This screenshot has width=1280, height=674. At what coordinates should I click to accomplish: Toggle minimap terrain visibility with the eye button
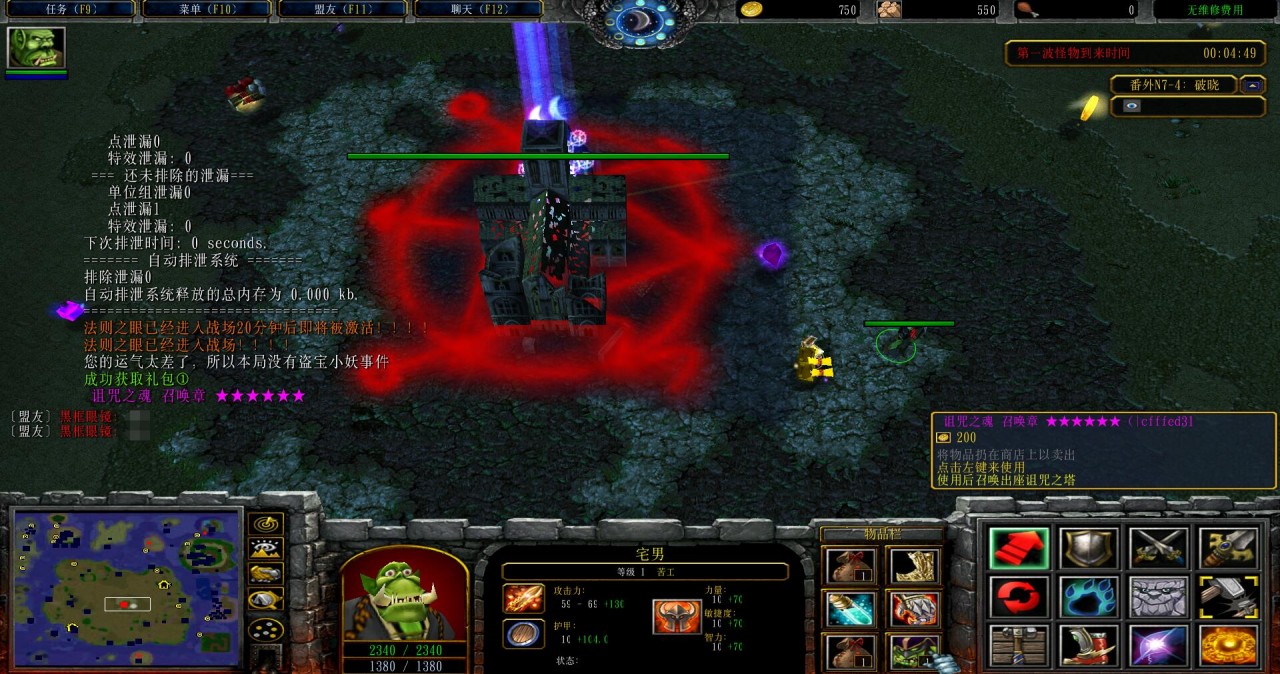pos(265,549)
